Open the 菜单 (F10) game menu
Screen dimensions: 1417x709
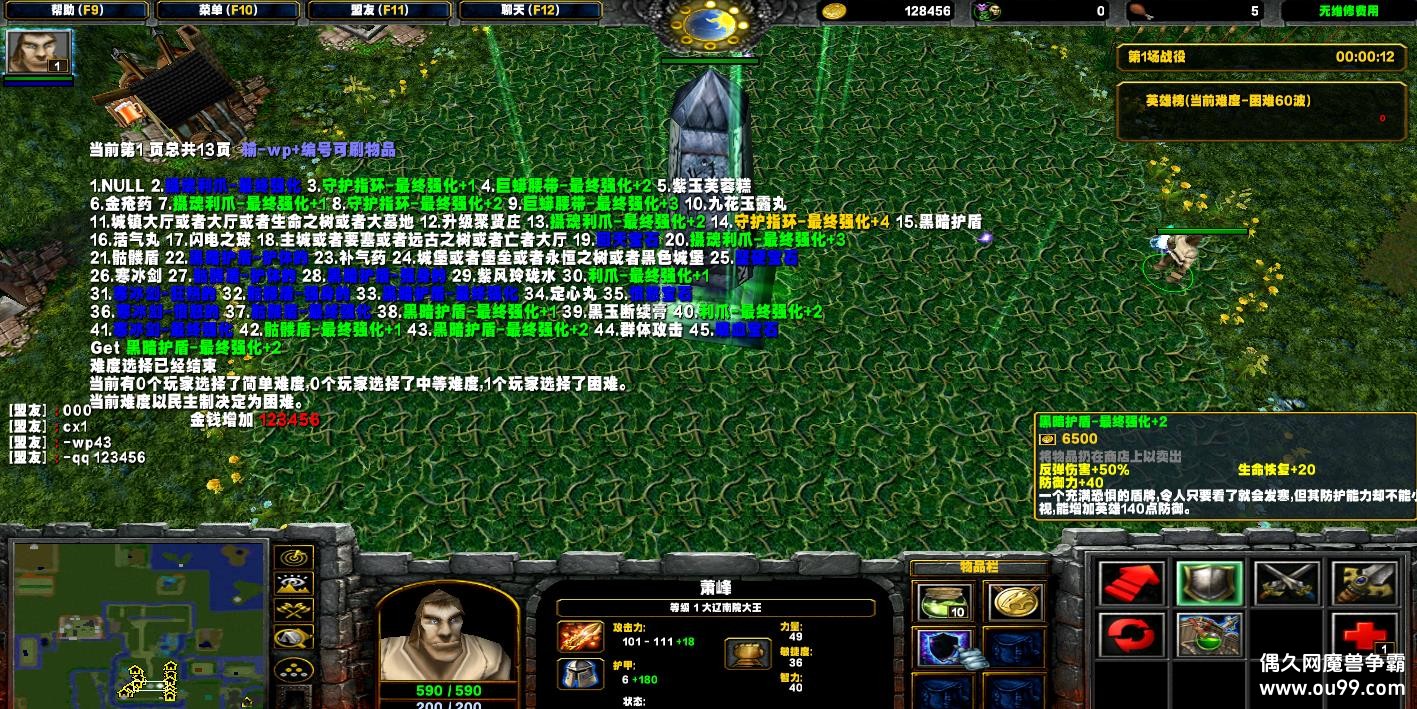[226, 11]
